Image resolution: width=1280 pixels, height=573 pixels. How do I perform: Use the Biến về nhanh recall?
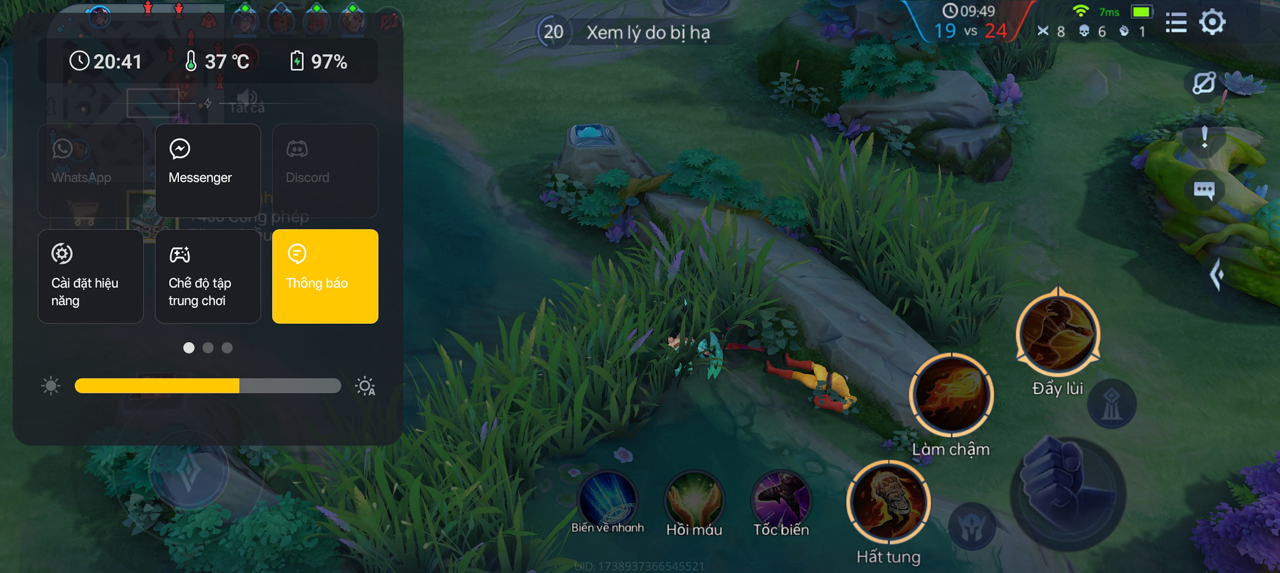(x=608, y=497)
